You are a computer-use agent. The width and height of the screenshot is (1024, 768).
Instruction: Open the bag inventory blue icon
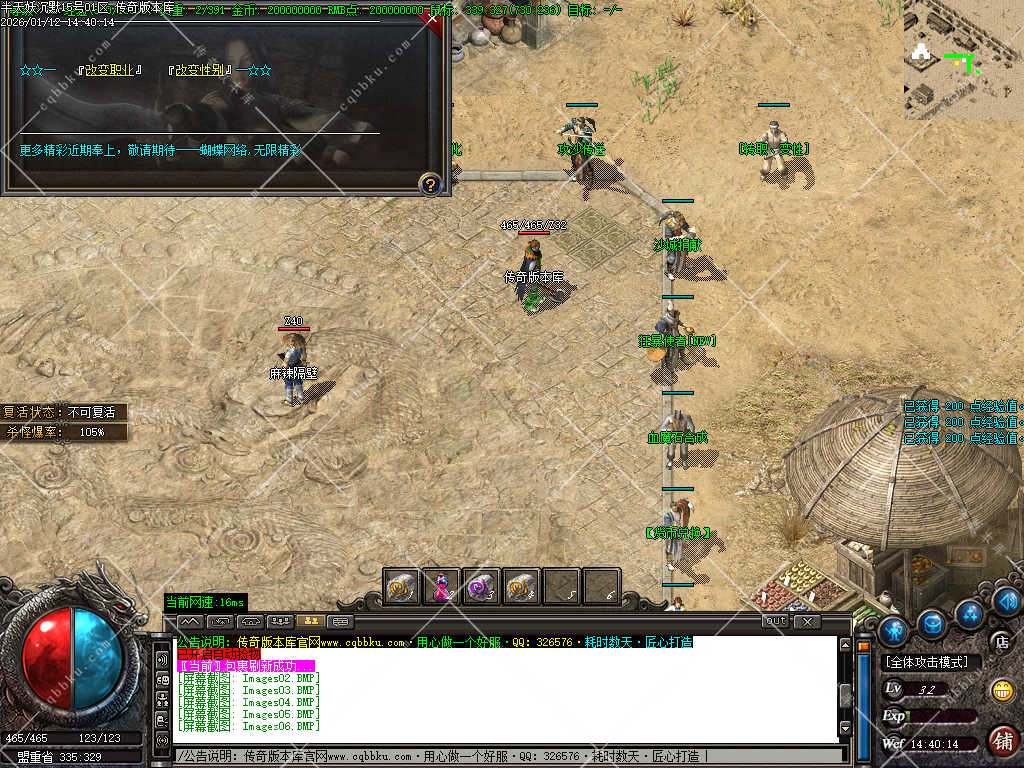932,624
